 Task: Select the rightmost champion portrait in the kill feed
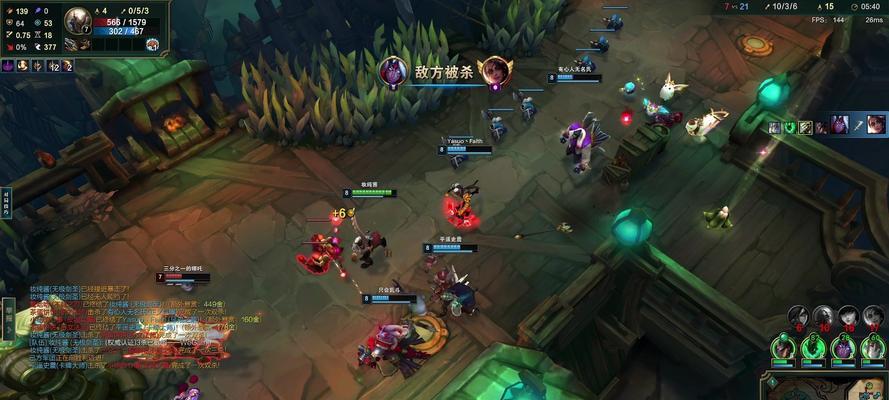tap(876, 125)
